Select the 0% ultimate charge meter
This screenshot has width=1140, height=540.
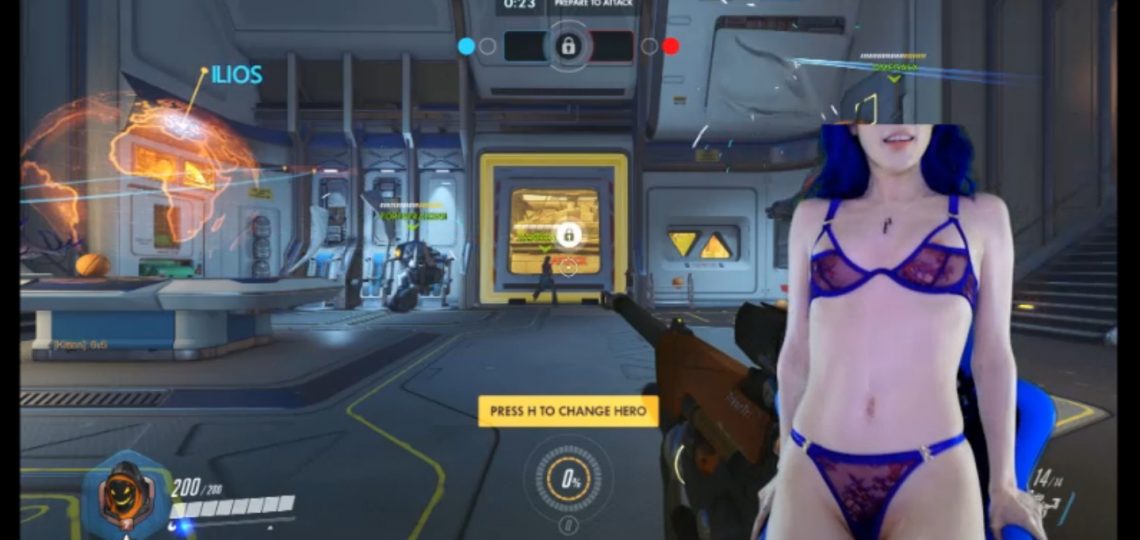point(569,478)
